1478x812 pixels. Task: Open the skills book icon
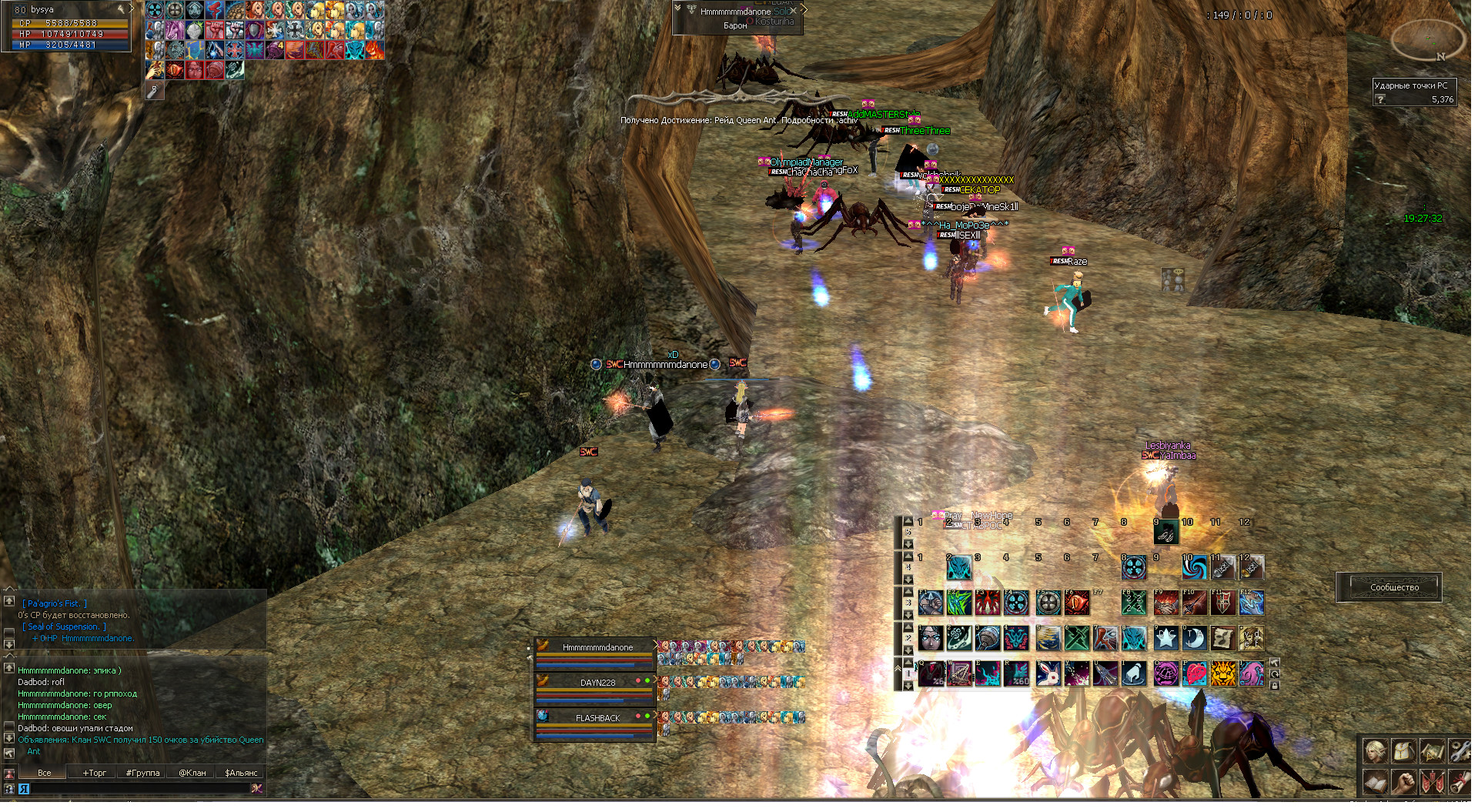(1374, 782)
